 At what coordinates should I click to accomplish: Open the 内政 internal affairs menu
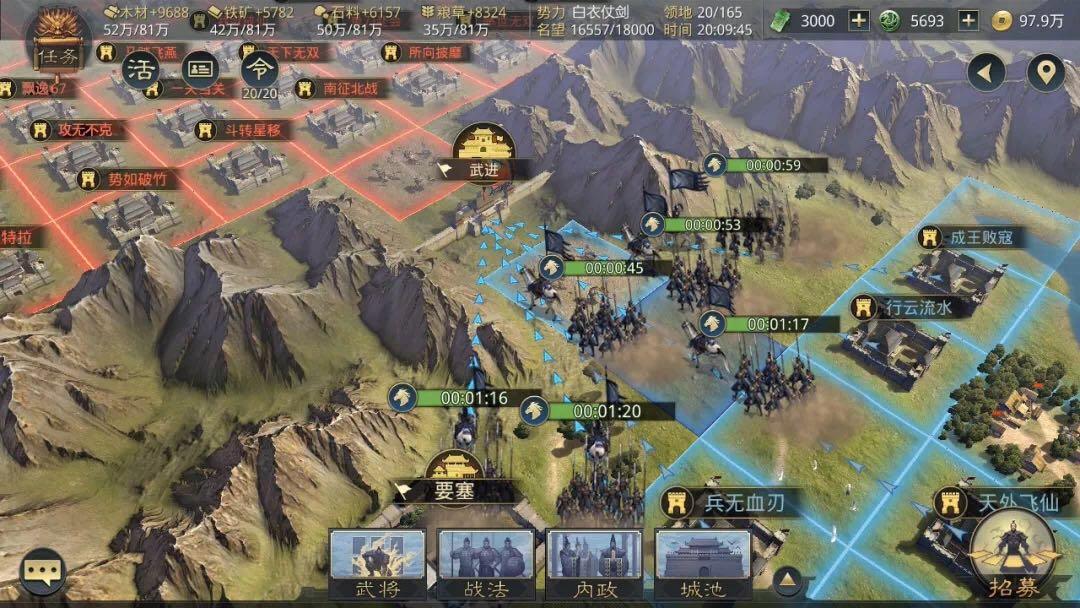coord(594,564)
